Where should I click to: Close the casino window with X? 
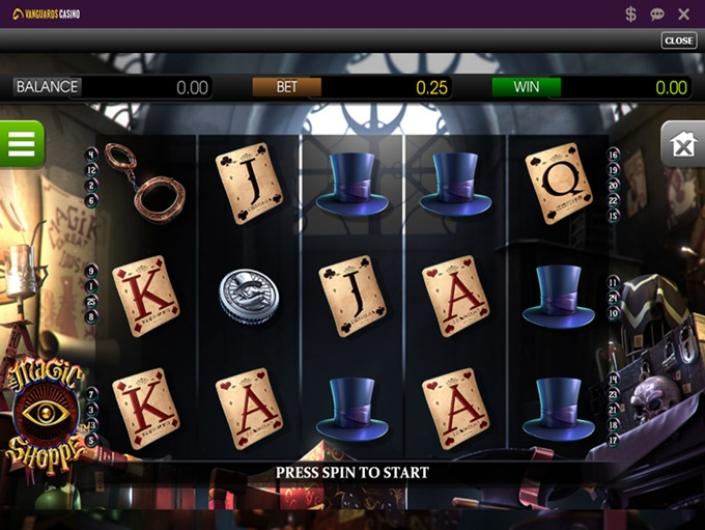[684, 14]
